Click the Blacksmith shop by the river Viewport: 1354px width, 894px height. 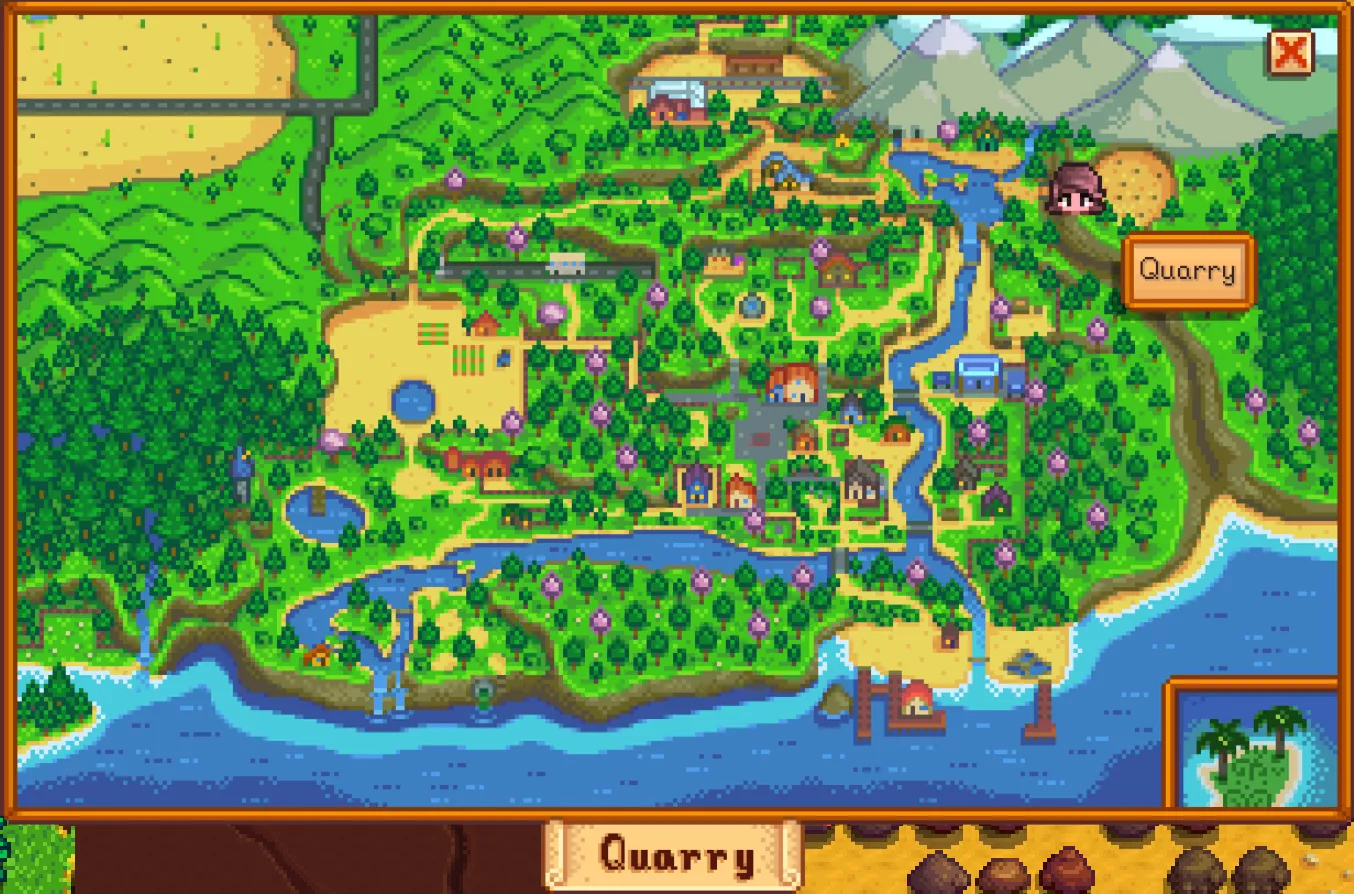(x=966, y=472)
